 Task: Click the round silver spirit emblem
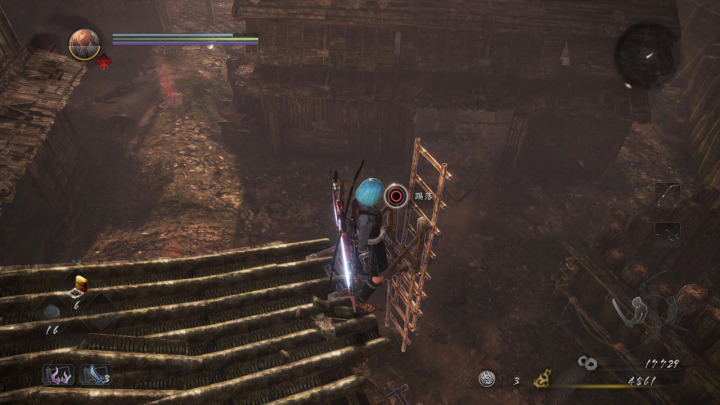coord(486,379)
